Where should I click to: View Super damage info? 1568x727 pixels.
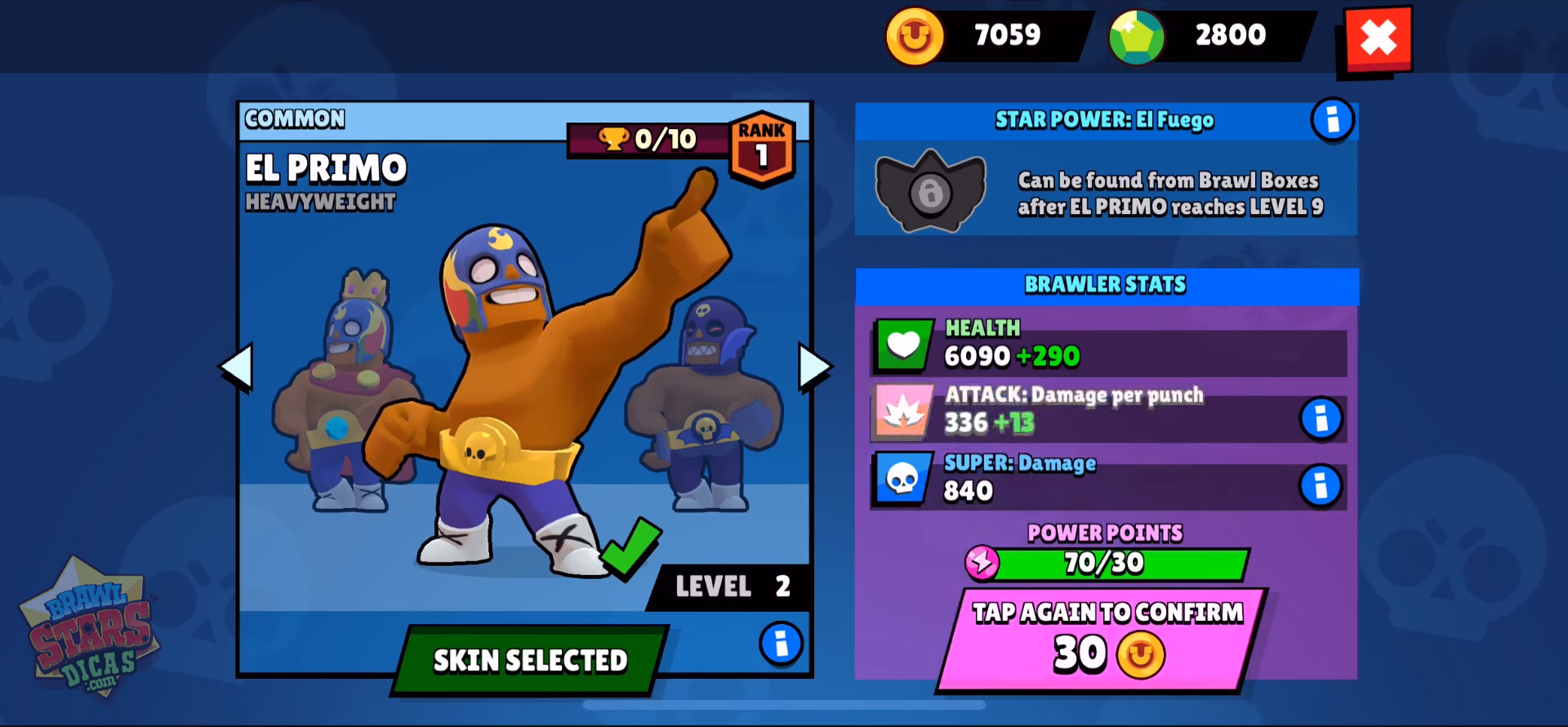[1321, 486]
